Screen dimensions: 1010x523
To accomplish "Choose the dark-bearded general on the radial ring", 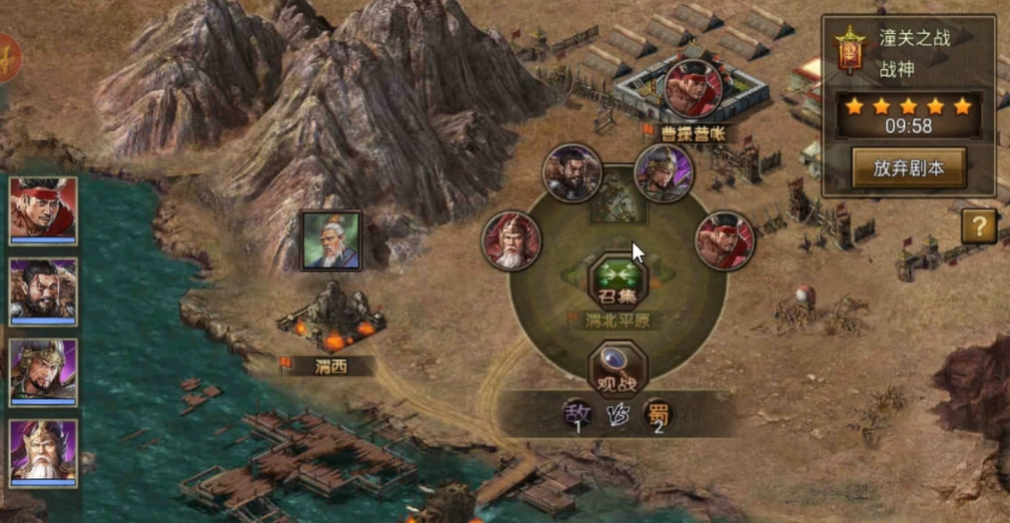I will [x=572, y=174].
